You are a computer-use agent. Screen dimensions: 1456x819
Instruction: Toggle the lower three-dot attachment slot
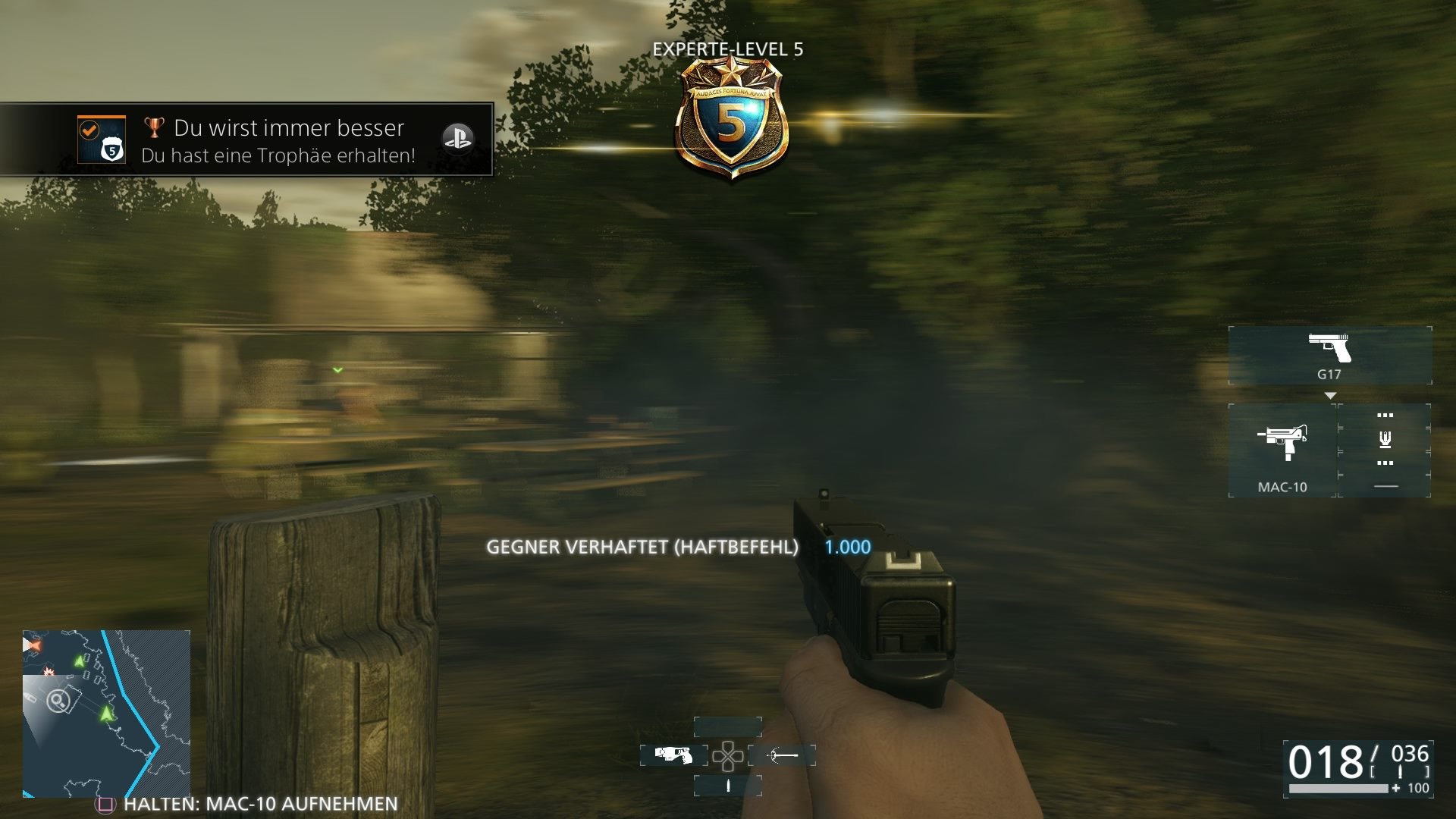pyautogui.click(x=1385, y=463)
